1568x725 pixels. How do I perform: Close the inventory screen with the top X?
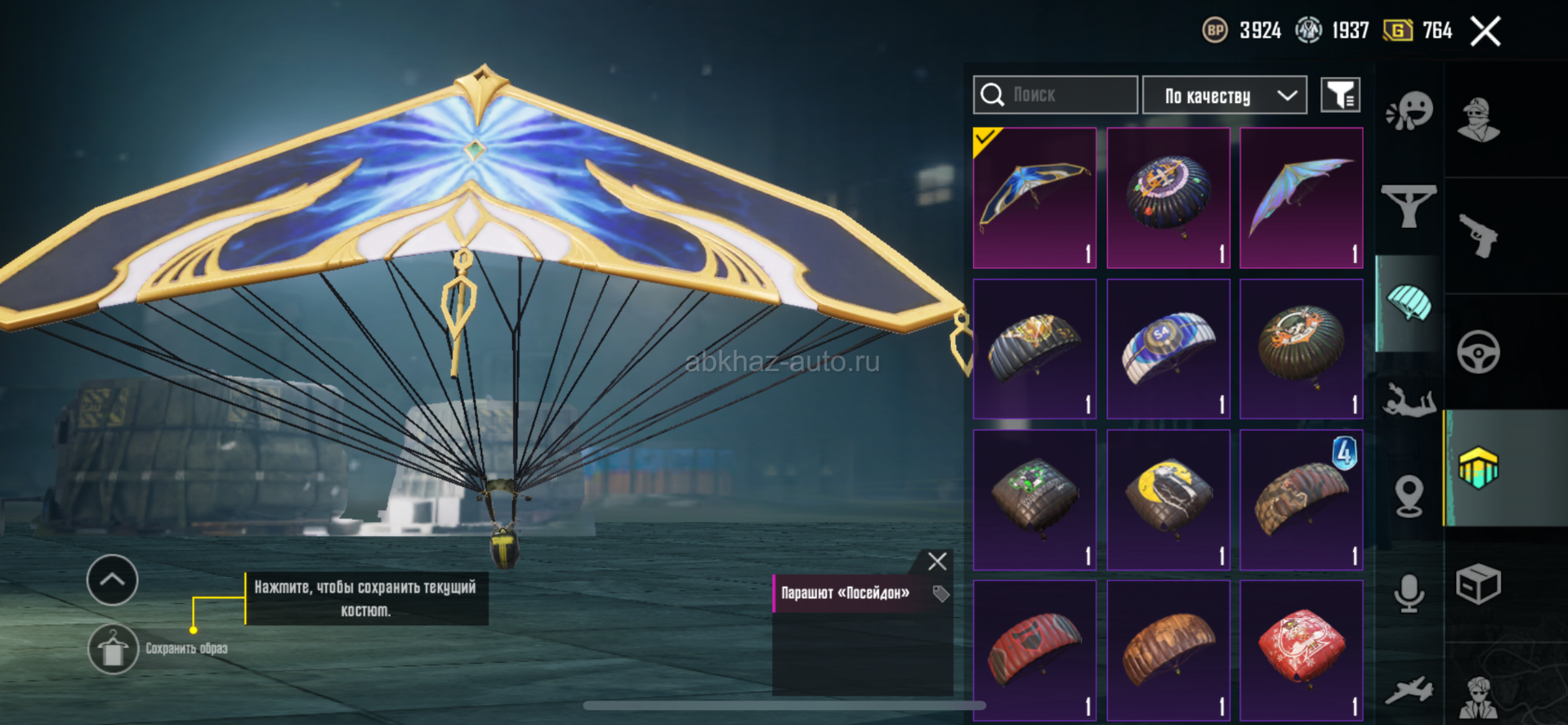(x=1485, y=32)
